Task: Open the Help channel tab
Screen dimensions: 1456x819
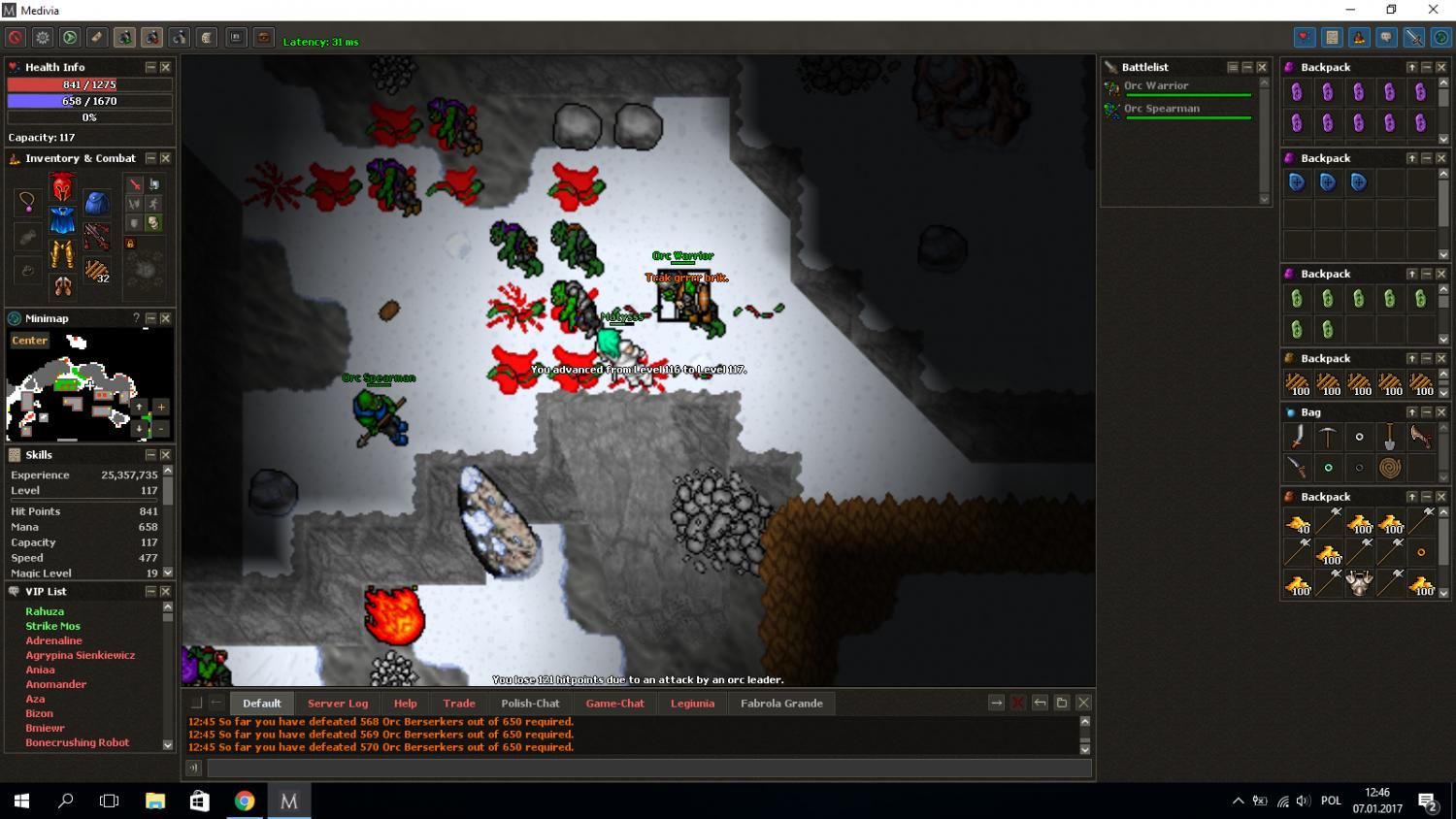Action: coord(405,704)
